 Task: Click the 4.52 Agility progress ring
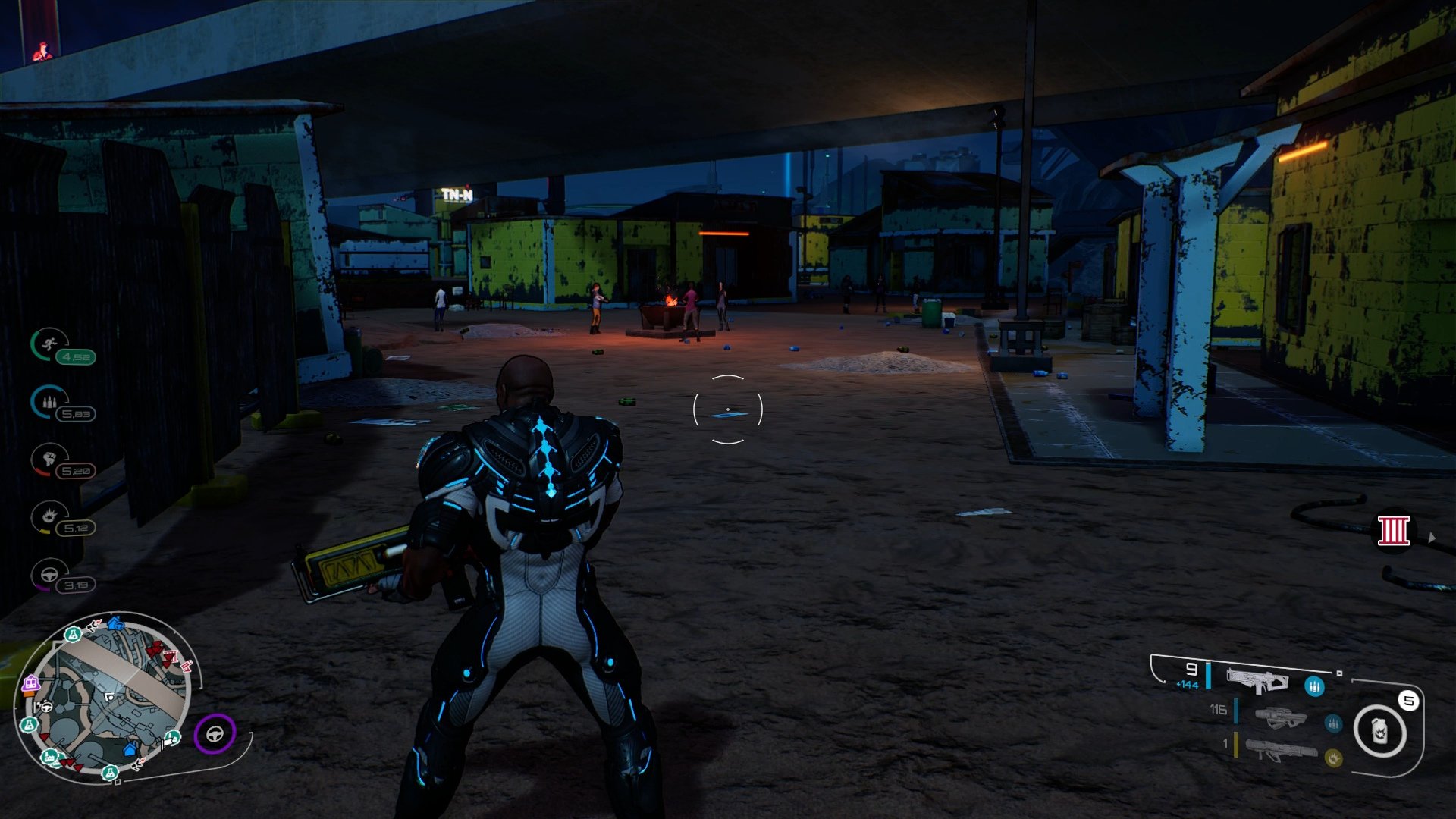(77, 357)
